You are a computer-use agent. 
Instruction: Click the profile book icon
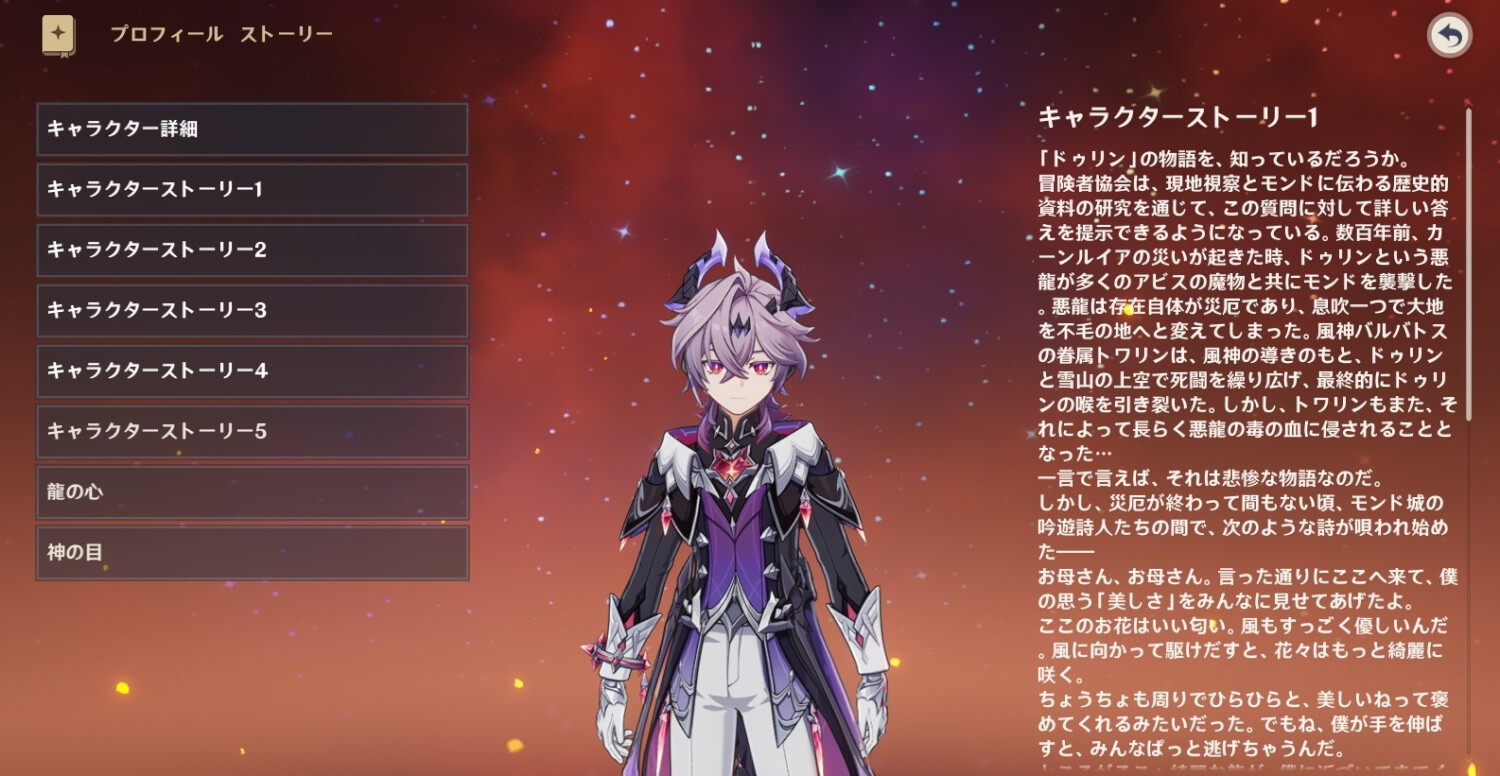[x=58, y=35]
